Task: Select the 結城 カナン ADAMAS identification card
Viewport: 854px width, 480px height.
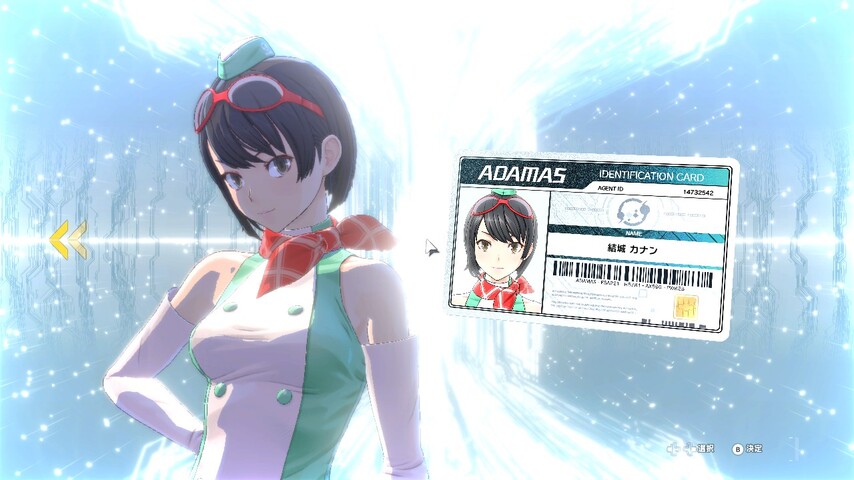Action: (594, 243)
